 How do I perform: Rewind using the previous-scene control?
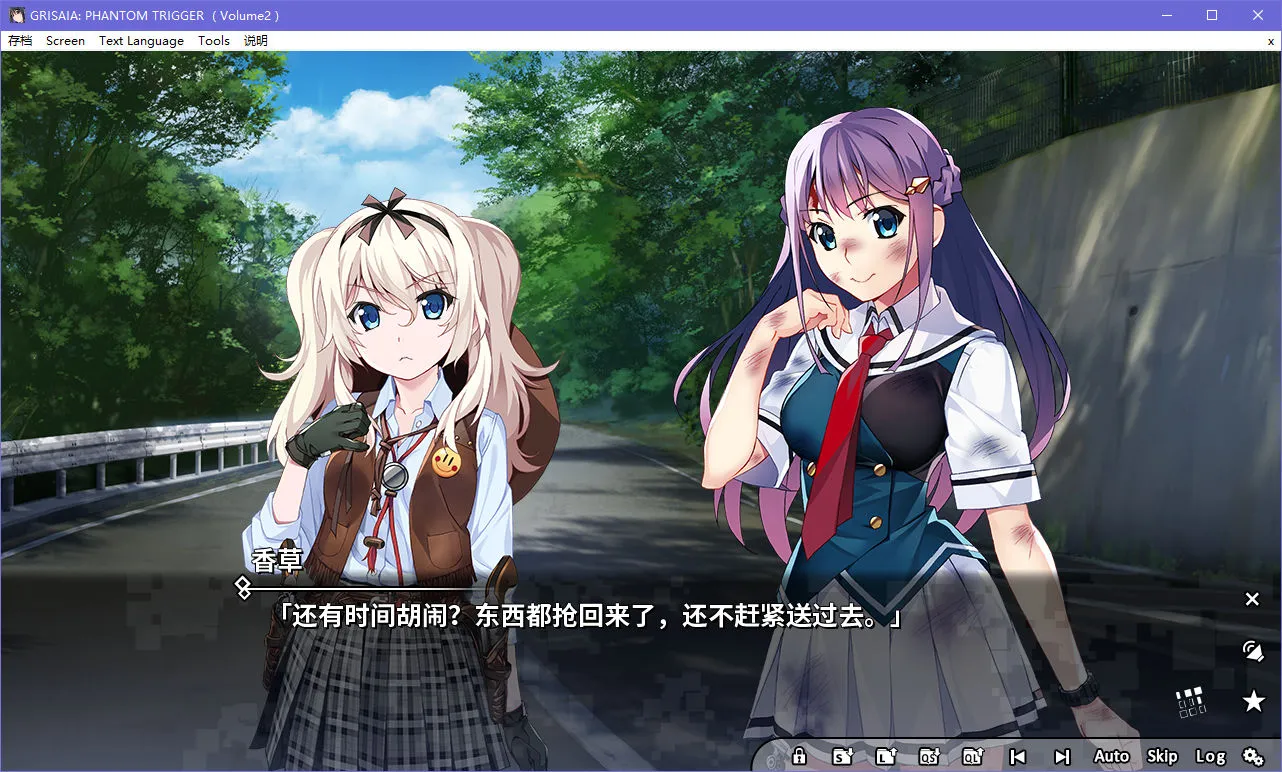[1017, 756]
